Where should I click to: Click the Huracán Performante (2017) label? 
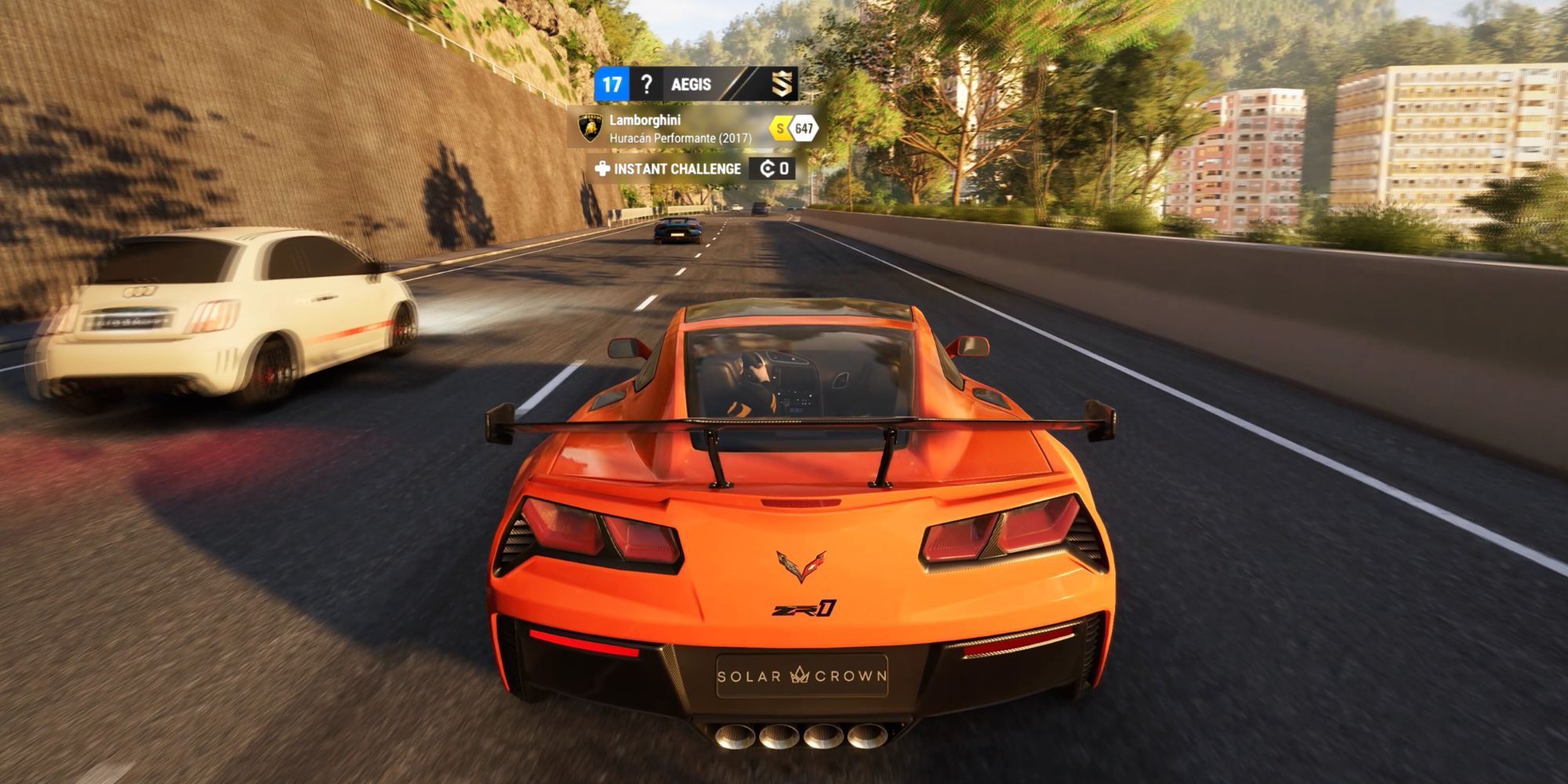(681, 138)
